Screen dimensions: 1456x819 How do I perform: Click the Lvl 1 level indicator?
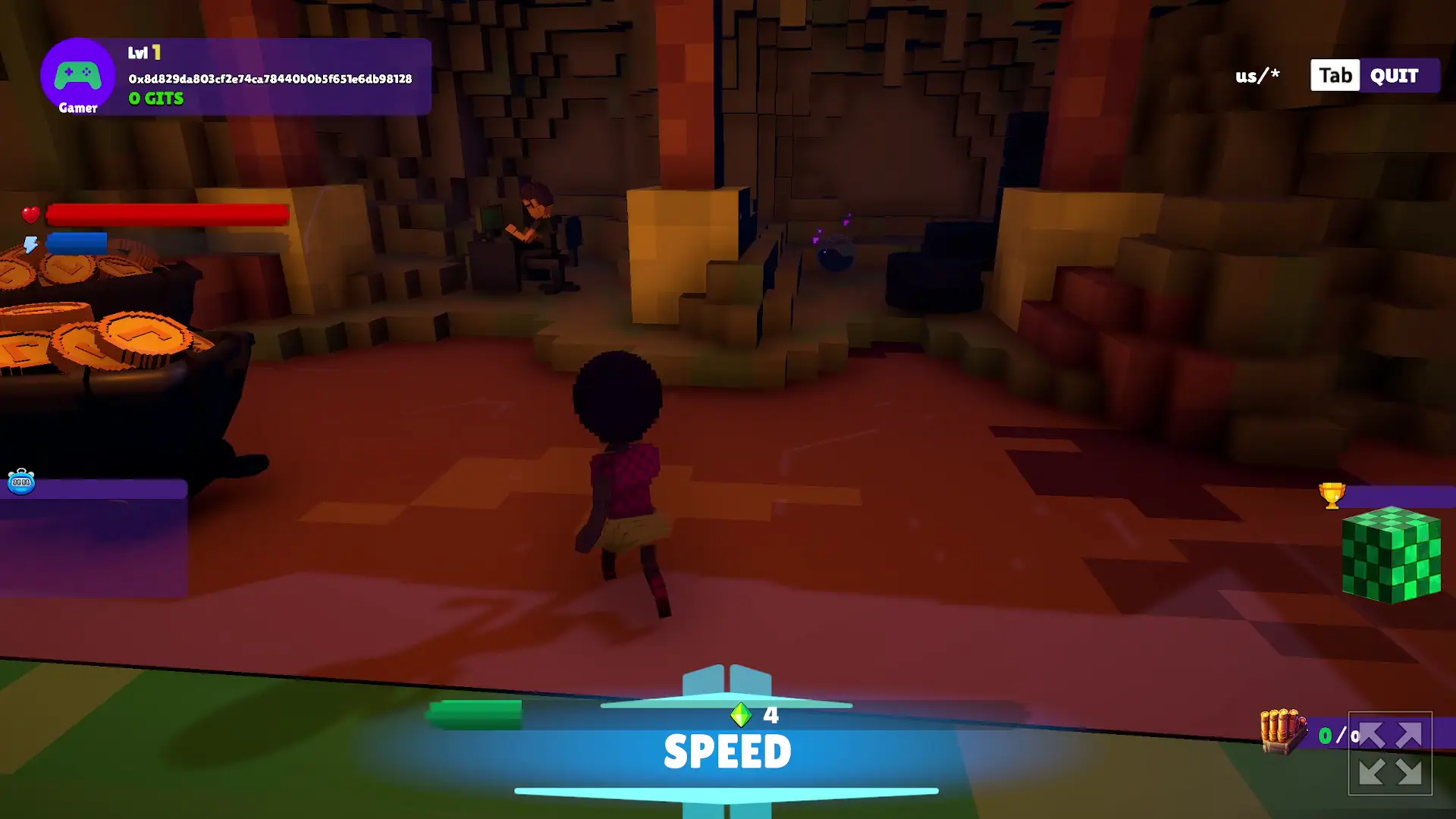(144, 53)
